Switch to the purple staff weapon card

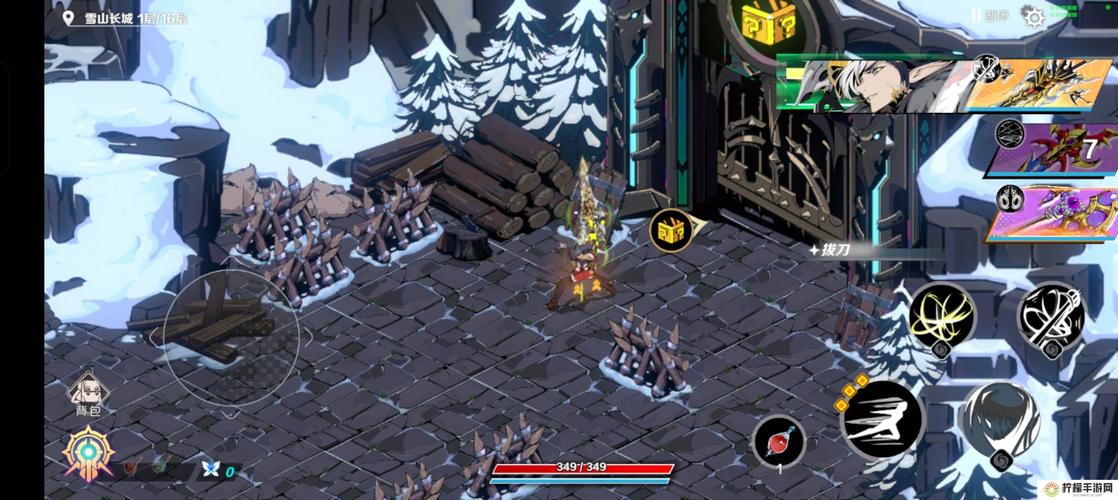pos(1055,213)
